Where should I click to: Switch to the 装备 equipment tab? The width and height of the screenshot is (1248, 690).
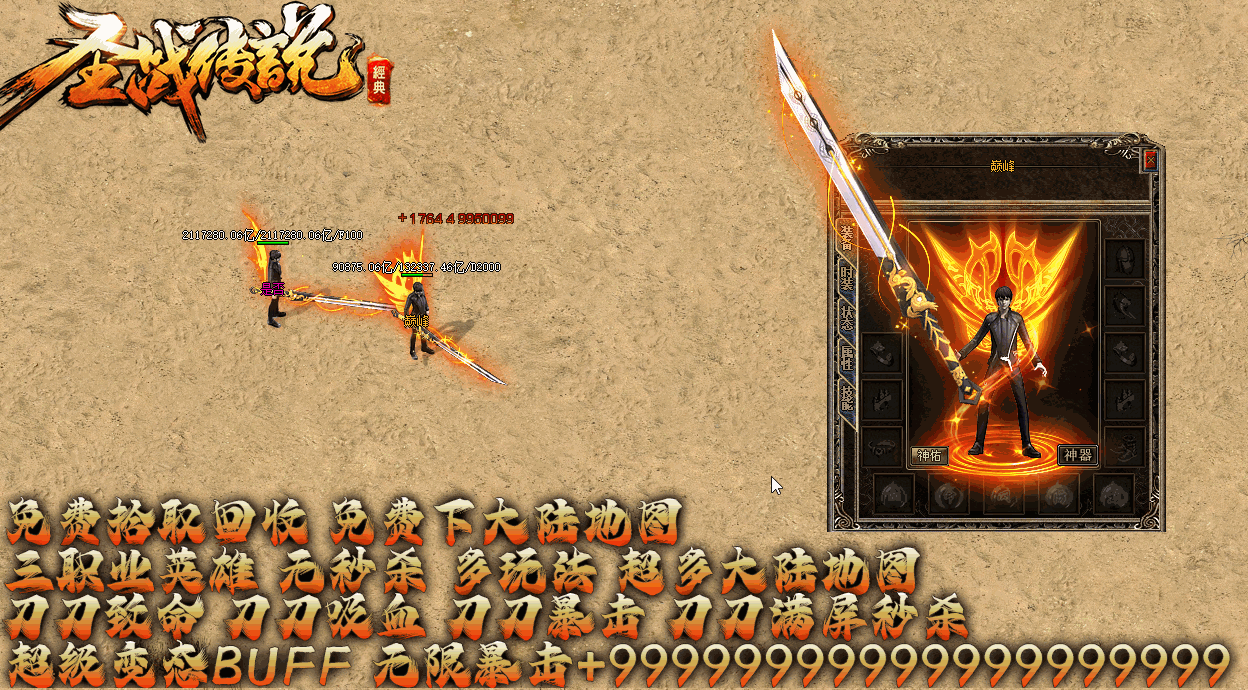click(846, 237)
